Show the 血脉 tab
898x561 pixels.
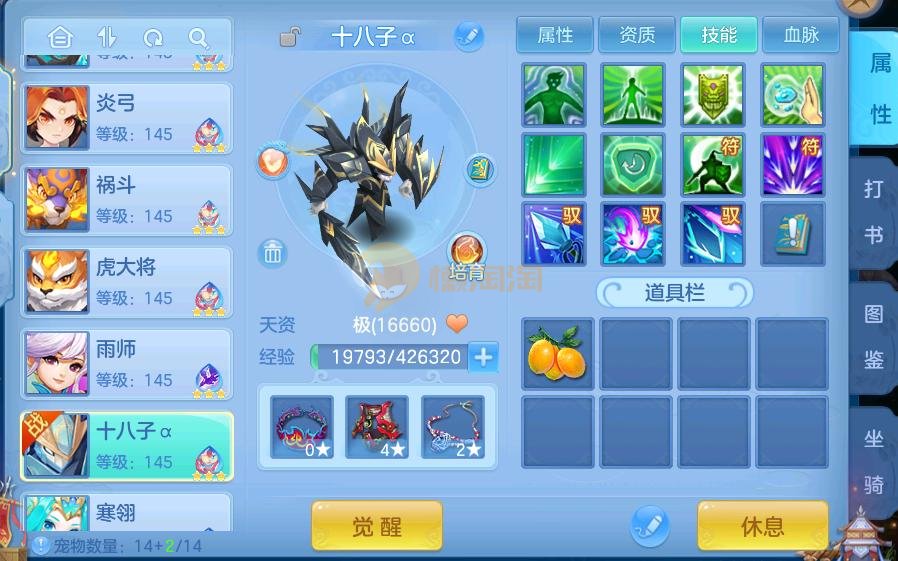[x=801, y=36]
